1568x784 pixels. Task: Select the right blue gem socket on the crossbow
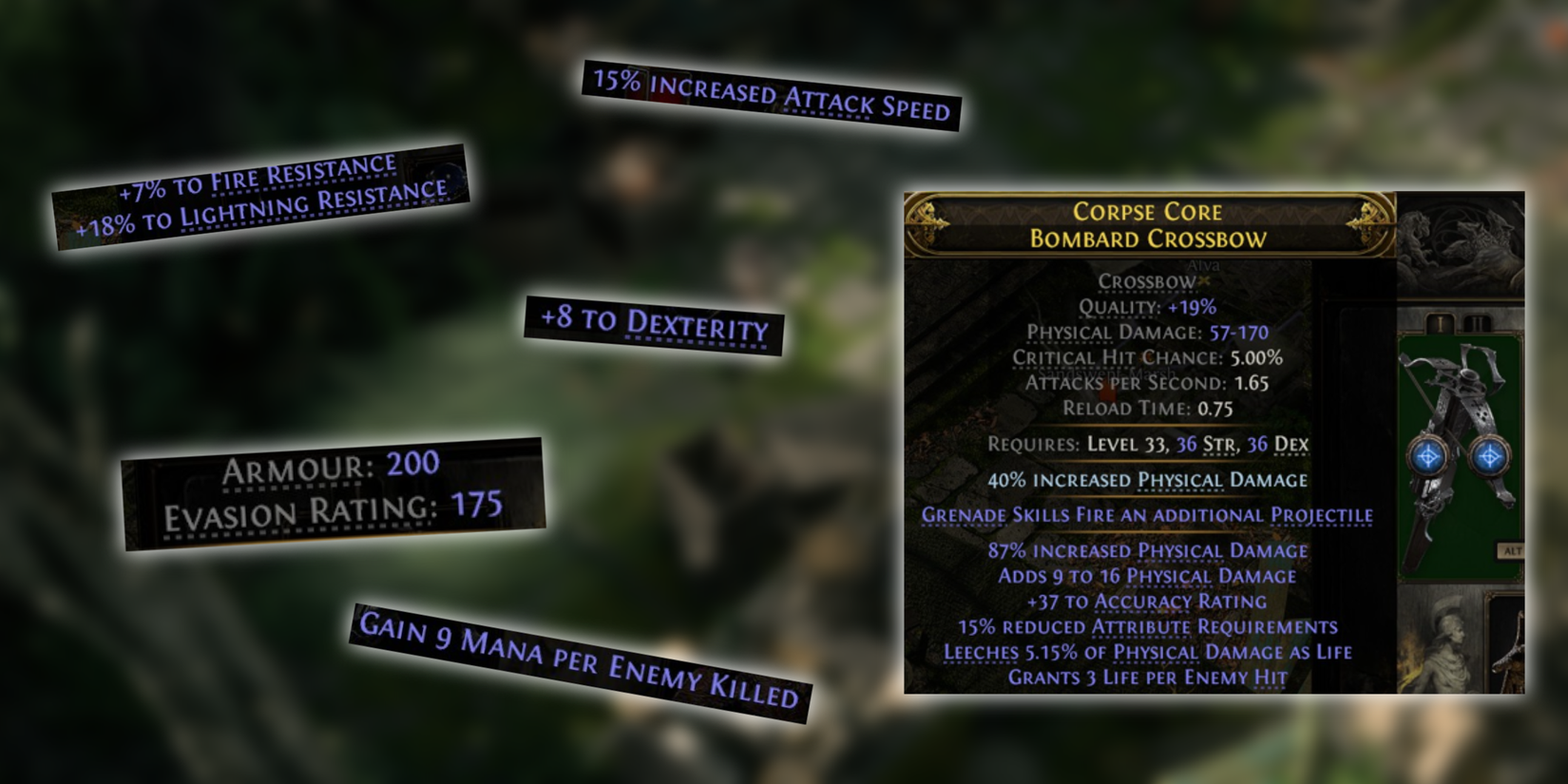click(x=1489, y=456)
